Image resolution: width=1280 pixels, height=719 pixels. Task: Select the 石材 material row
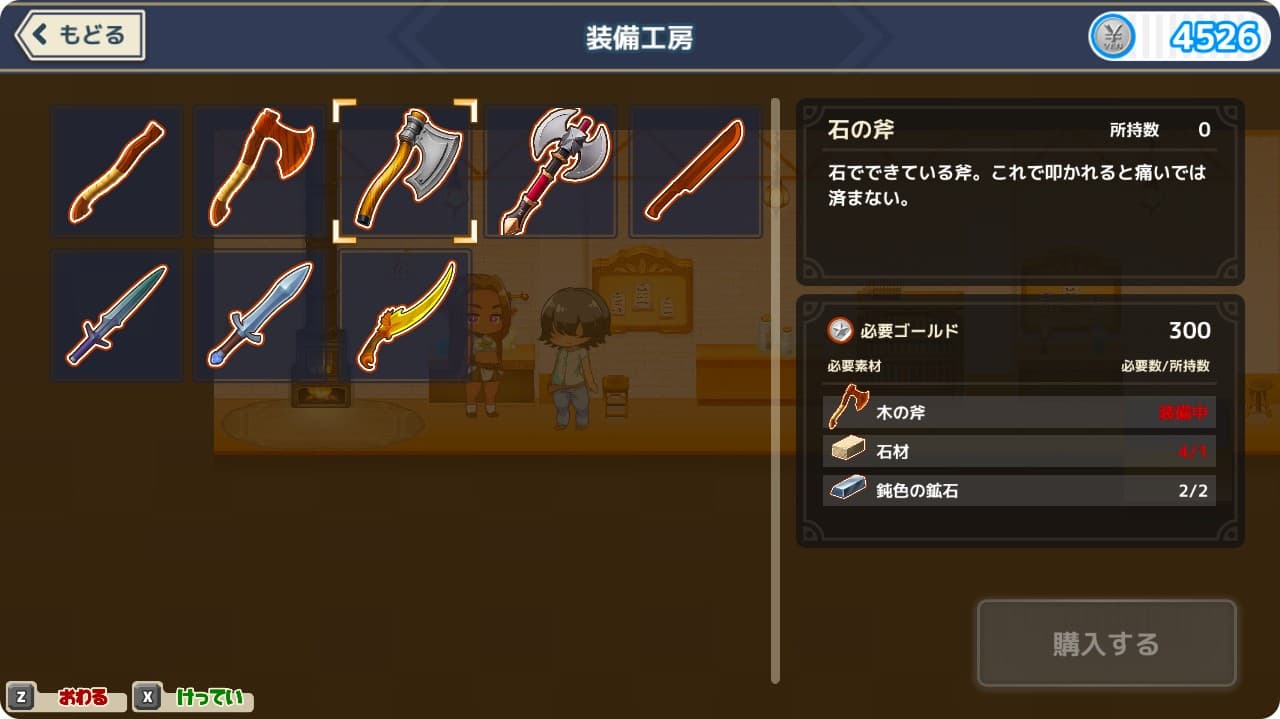(1019, 451)
